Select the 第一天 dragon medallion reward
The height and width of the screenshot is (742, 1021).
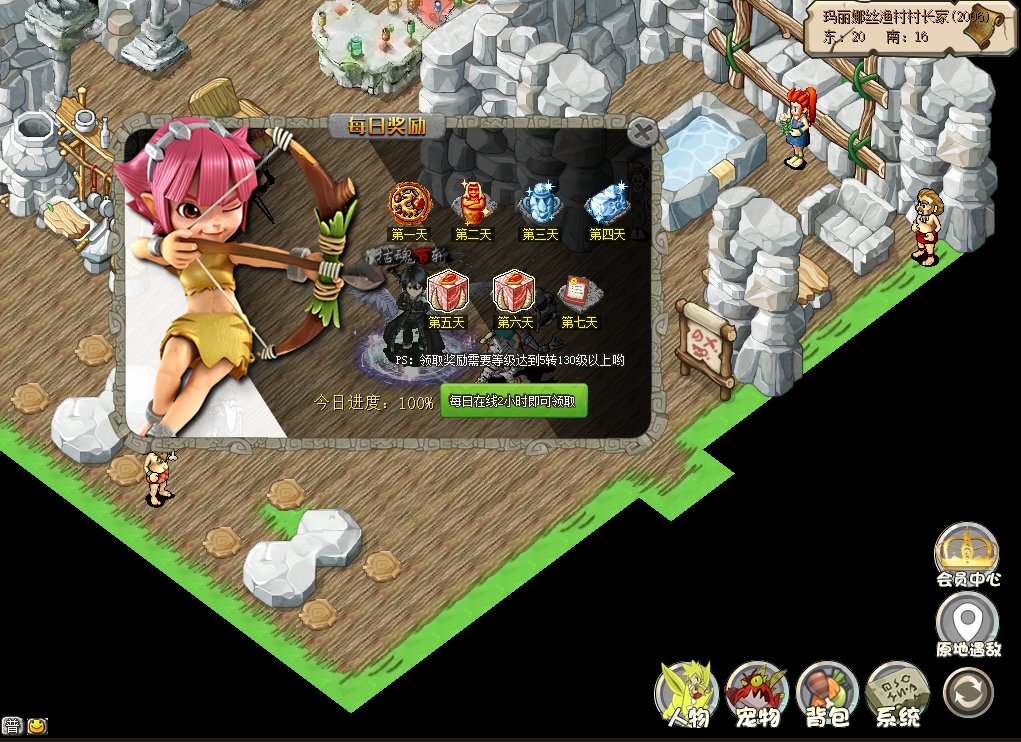[x=408, y=204]
